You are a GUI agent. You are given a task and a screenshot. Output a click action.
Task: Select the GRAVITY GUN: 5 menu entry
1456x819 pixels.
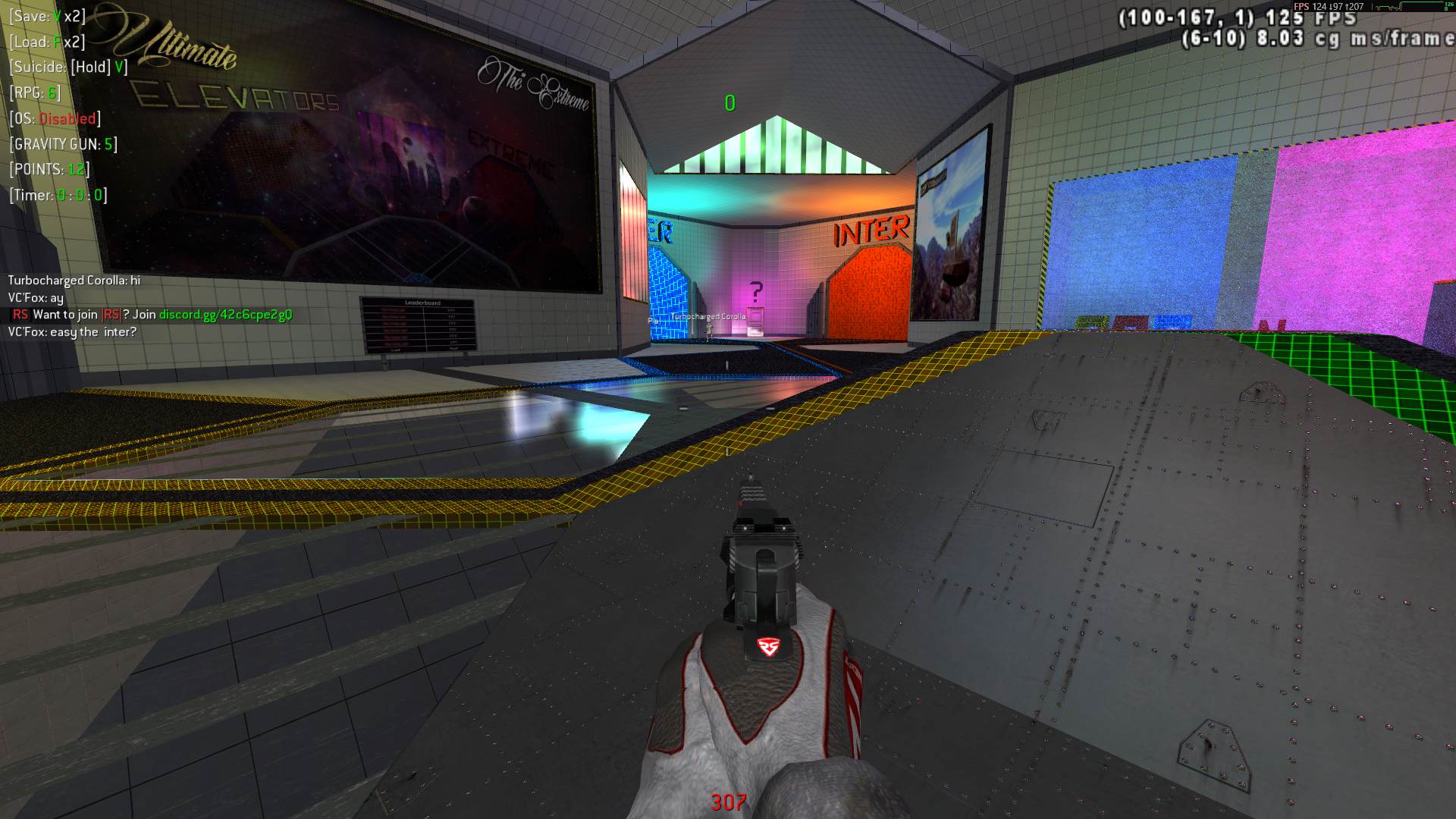62,144
